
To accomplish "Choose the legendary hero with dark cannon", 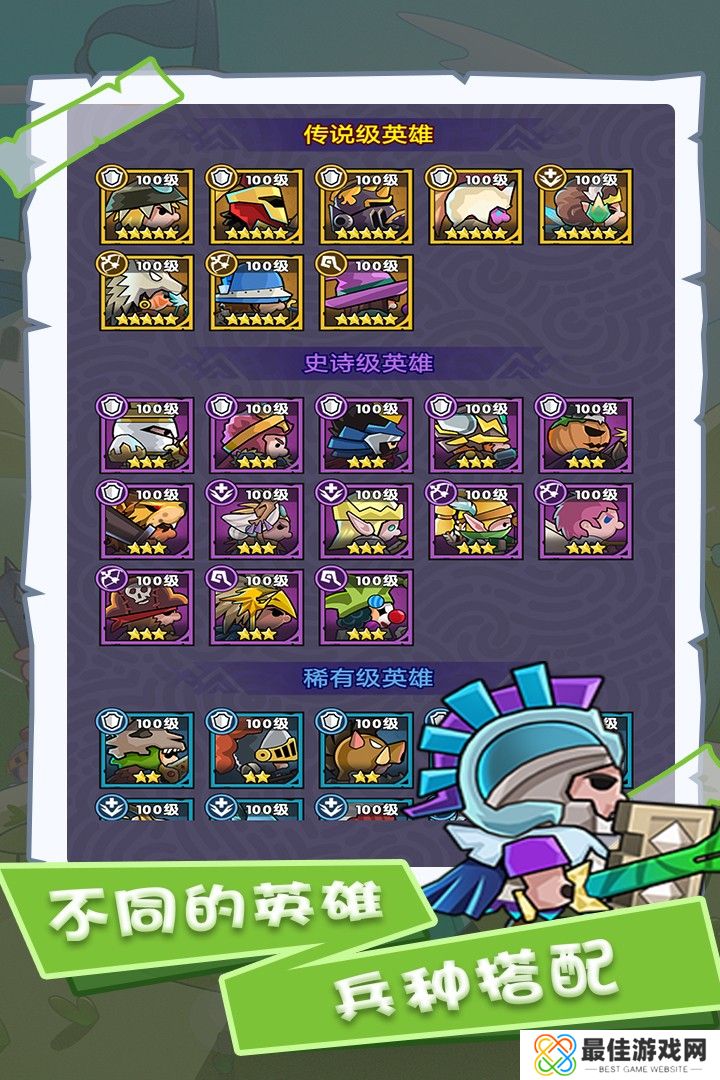I will click(366, 207).
